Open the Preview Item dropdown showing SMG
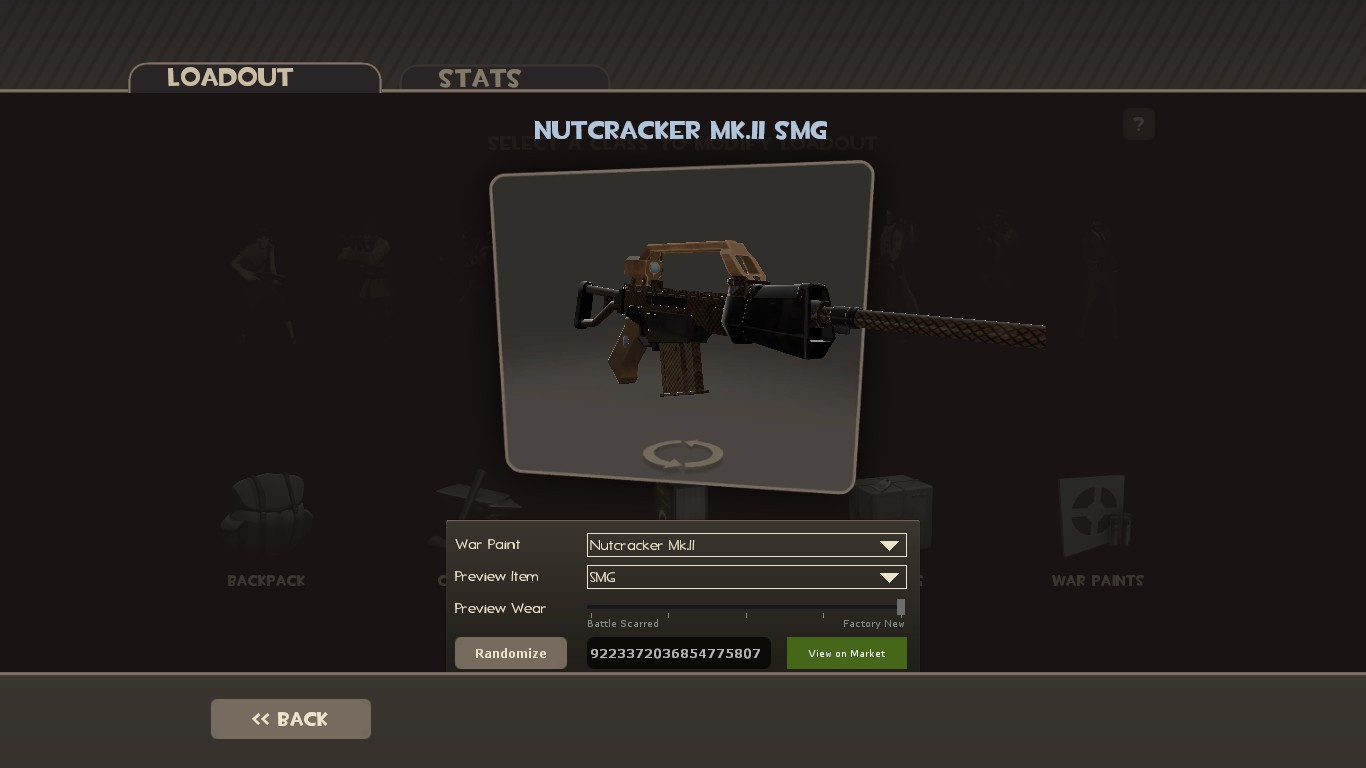Image resolution: width=1366 pixels, height=768 pixels. tap(735, 577)
